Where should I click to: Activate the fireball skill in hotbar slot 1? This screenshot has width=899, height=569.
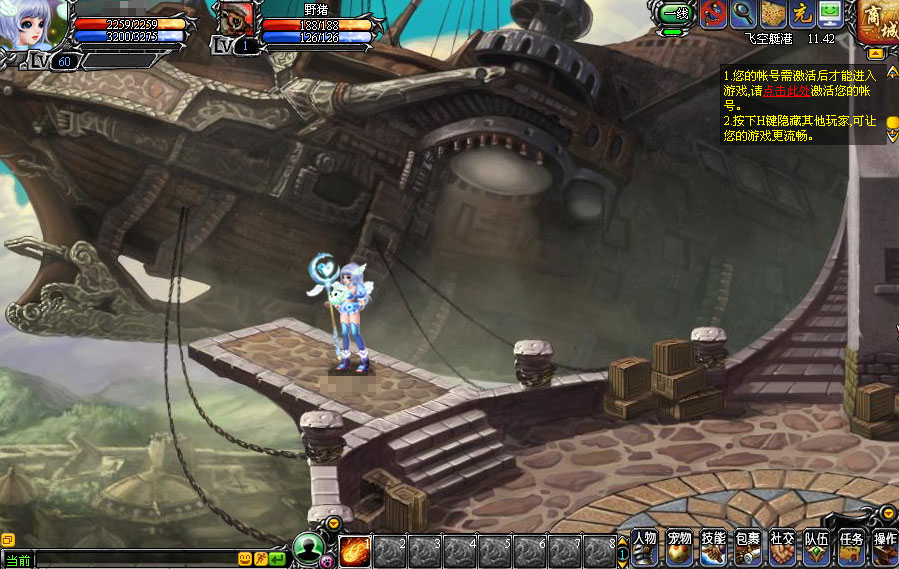pyautogui.click(x=355, y=551)
